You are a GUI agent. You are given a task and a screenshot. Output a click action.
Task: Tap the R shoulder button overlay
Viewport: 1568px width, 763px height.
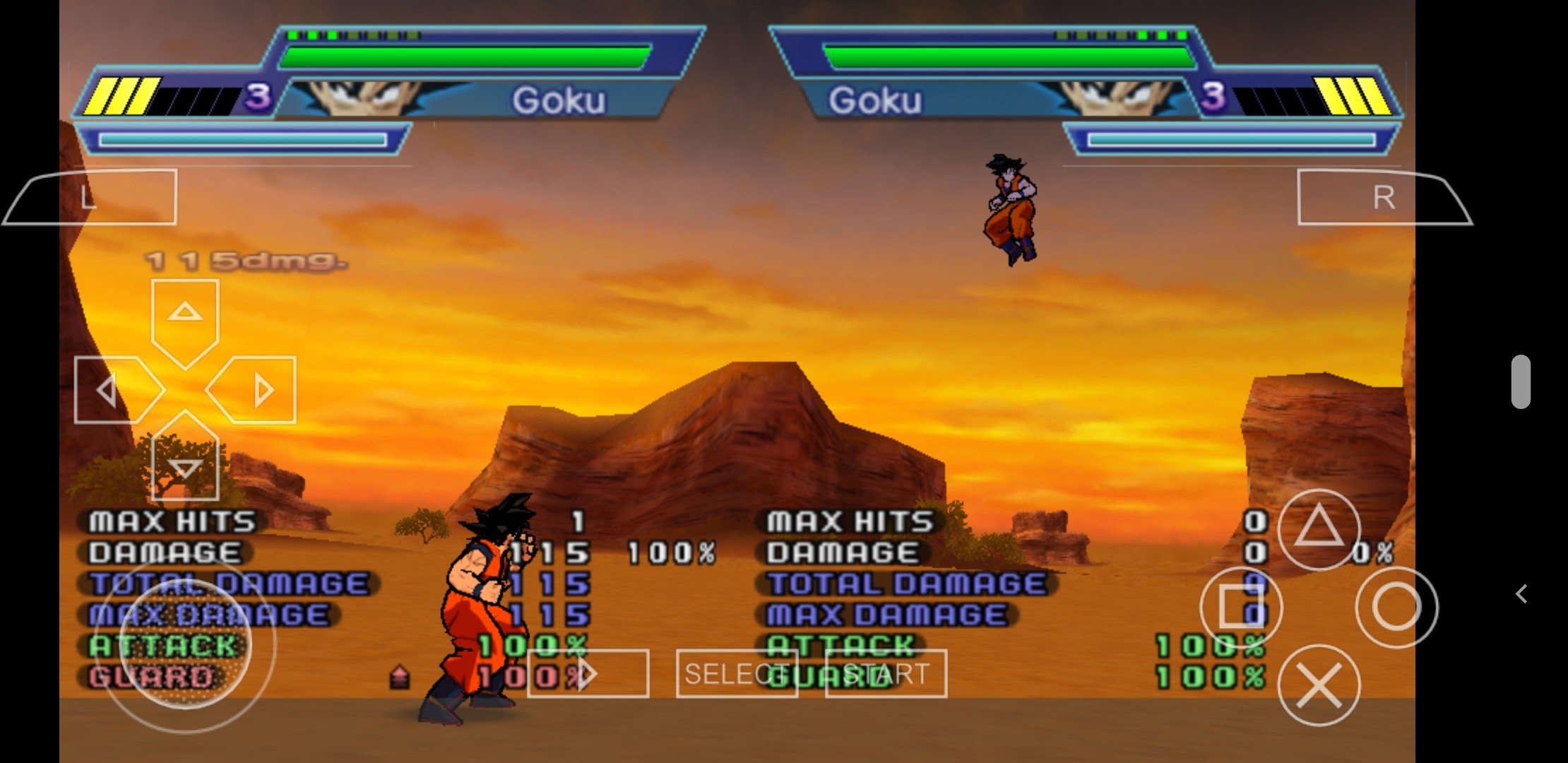(1383, 197)
